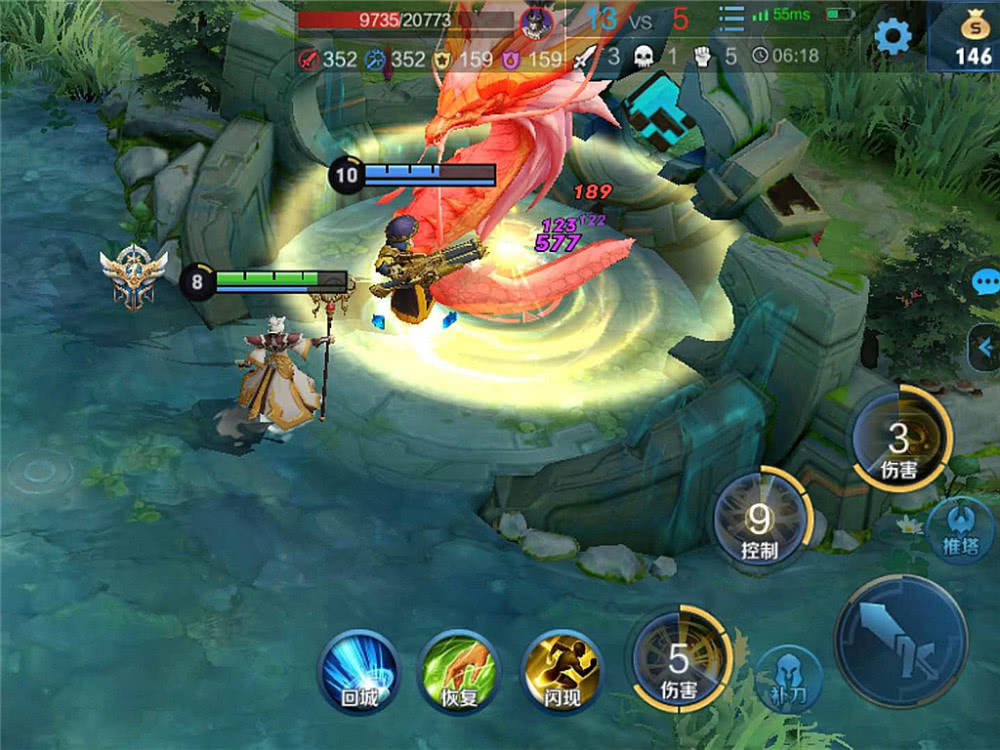Open the chat speech bubble
1000x750 pixels.
click(986, 283)
